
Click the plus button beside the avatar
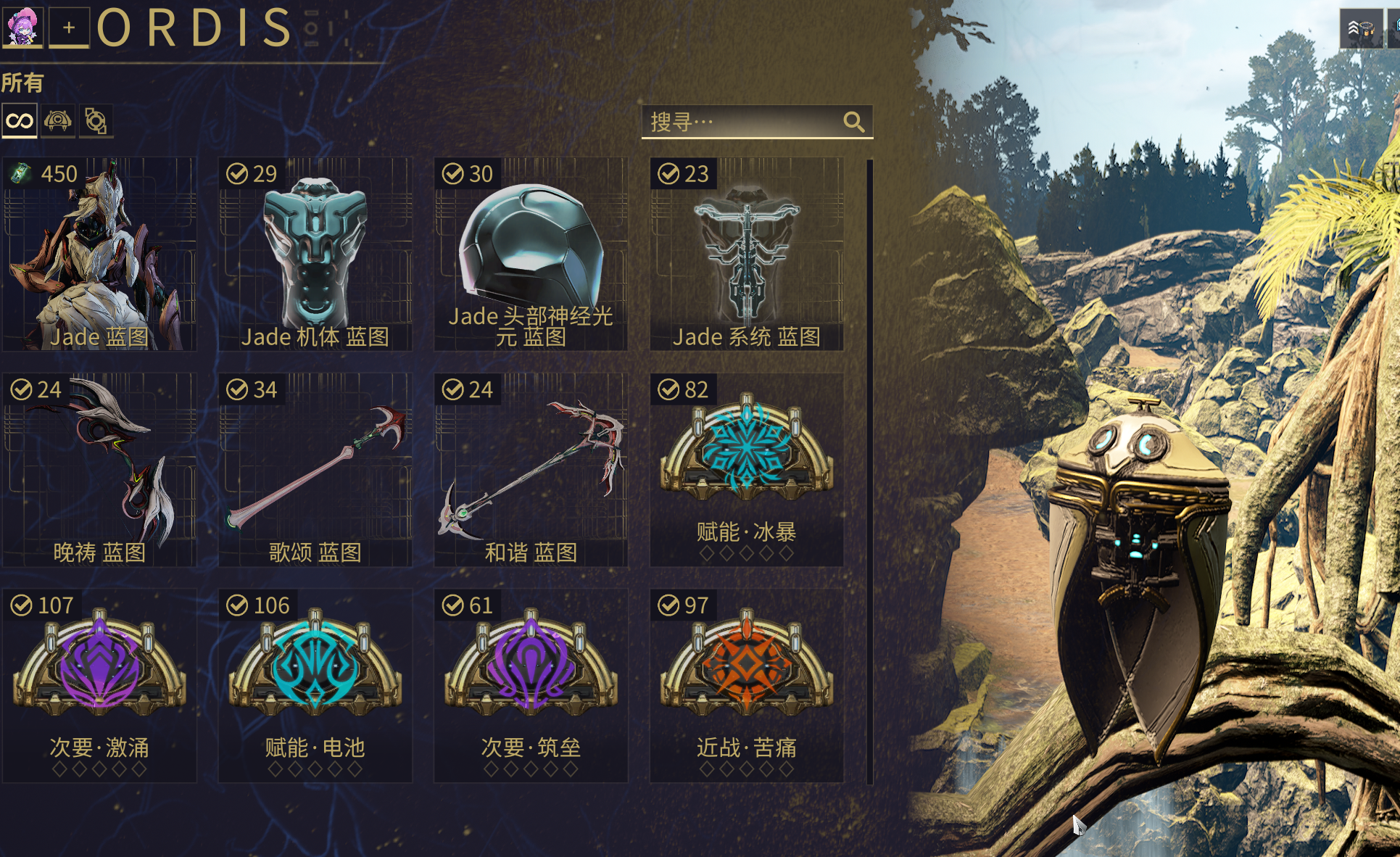[x=69, y=28]
